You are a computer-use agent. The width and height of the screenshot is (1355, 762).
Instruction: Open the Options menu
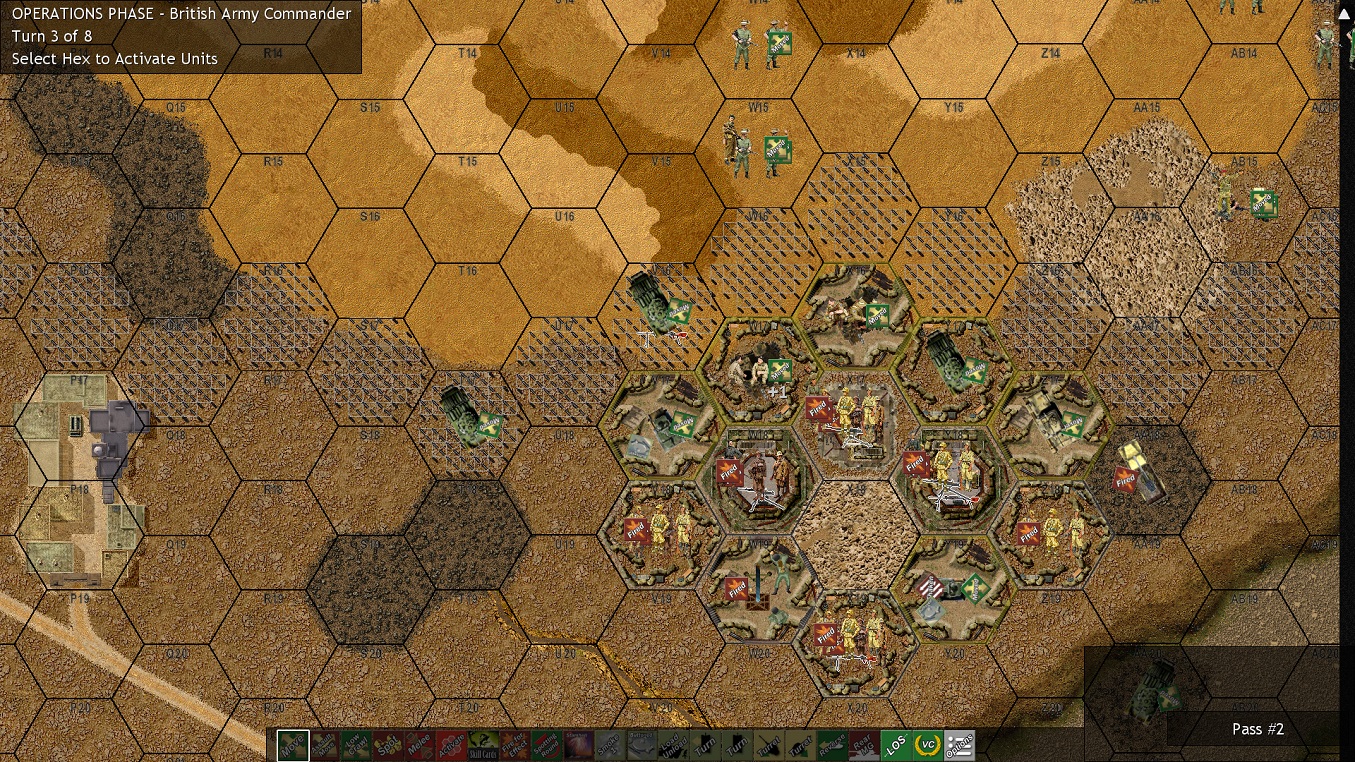[960, 745]
